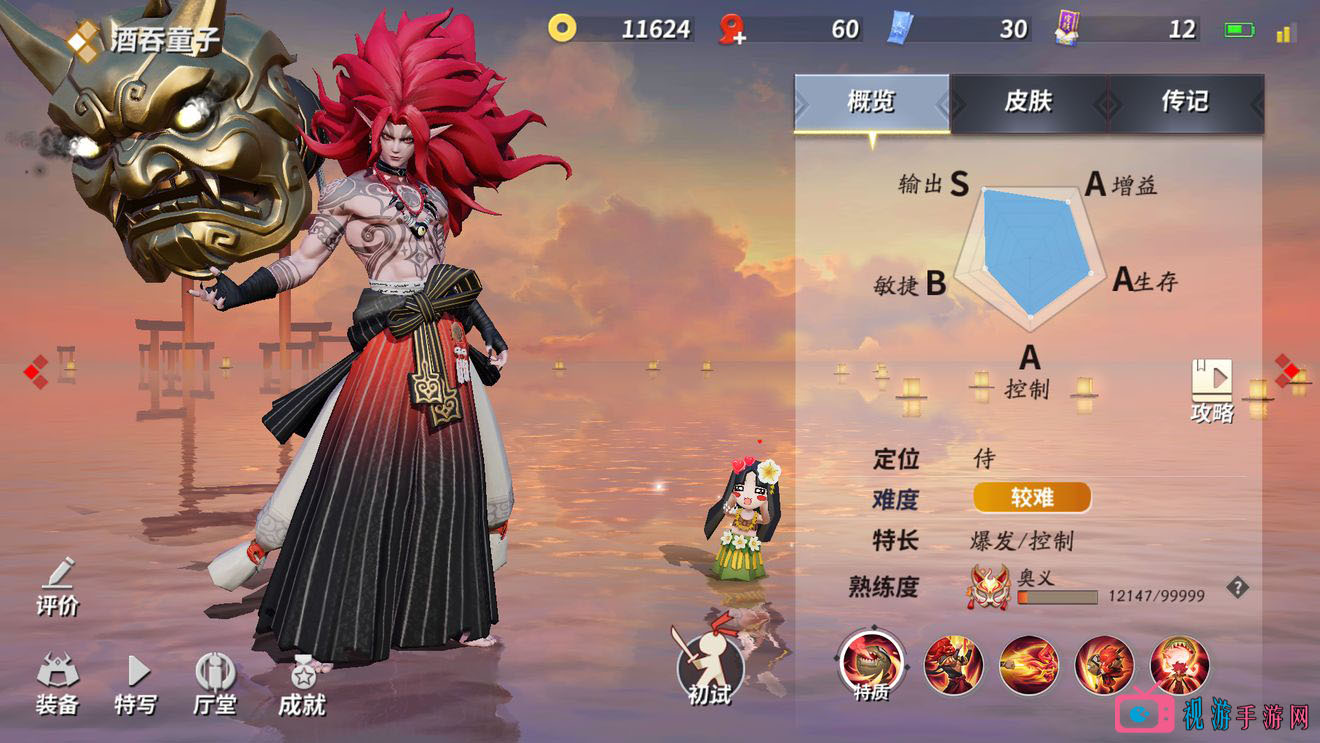View the 成就 achievements
This screenshot has width=1320, height=743.
pyautogui.click(x=302, y=685)
